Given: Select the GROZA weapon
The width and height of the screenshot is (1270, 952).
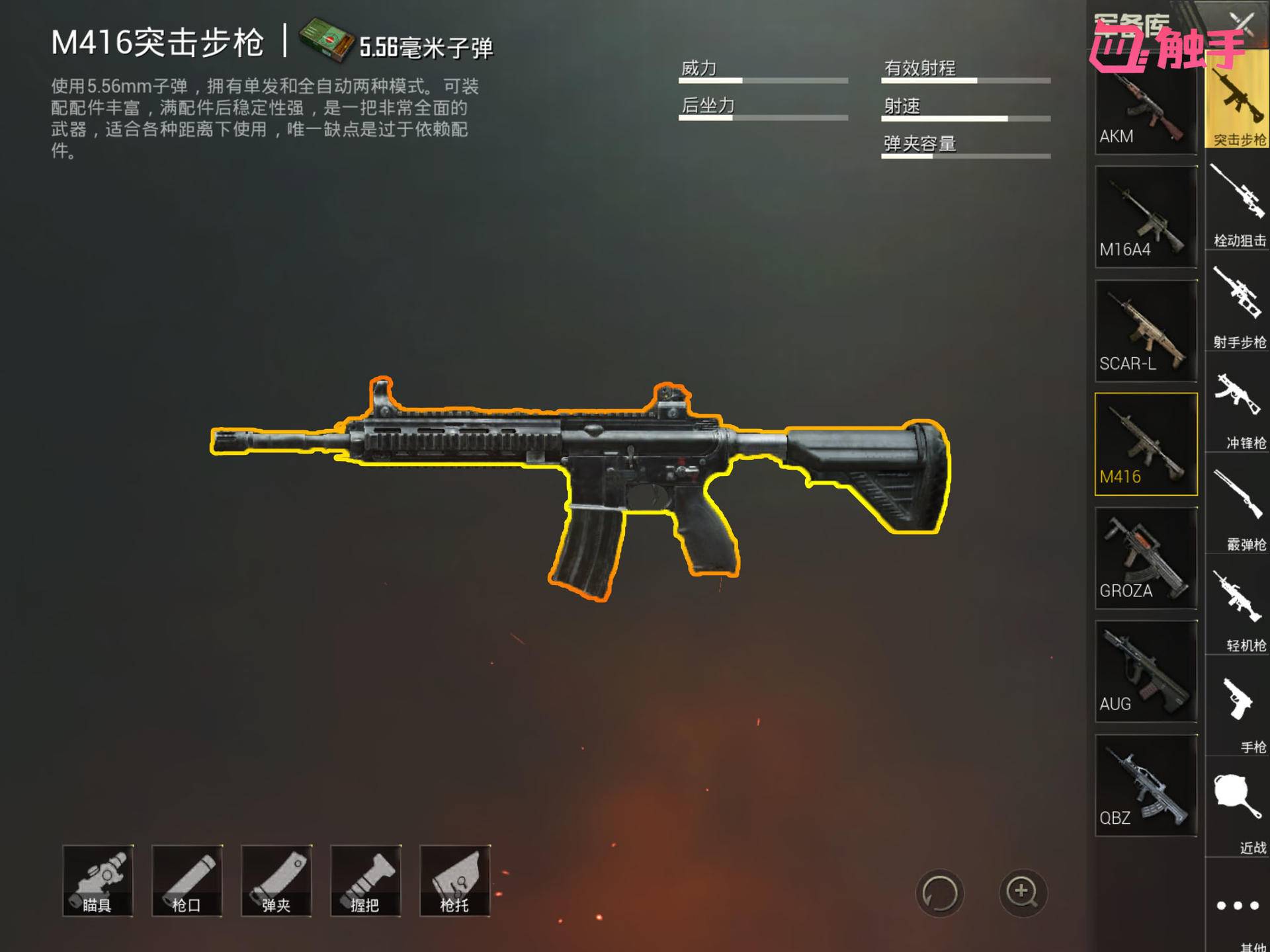Looking at the screenshot, I should (1146, 559).
